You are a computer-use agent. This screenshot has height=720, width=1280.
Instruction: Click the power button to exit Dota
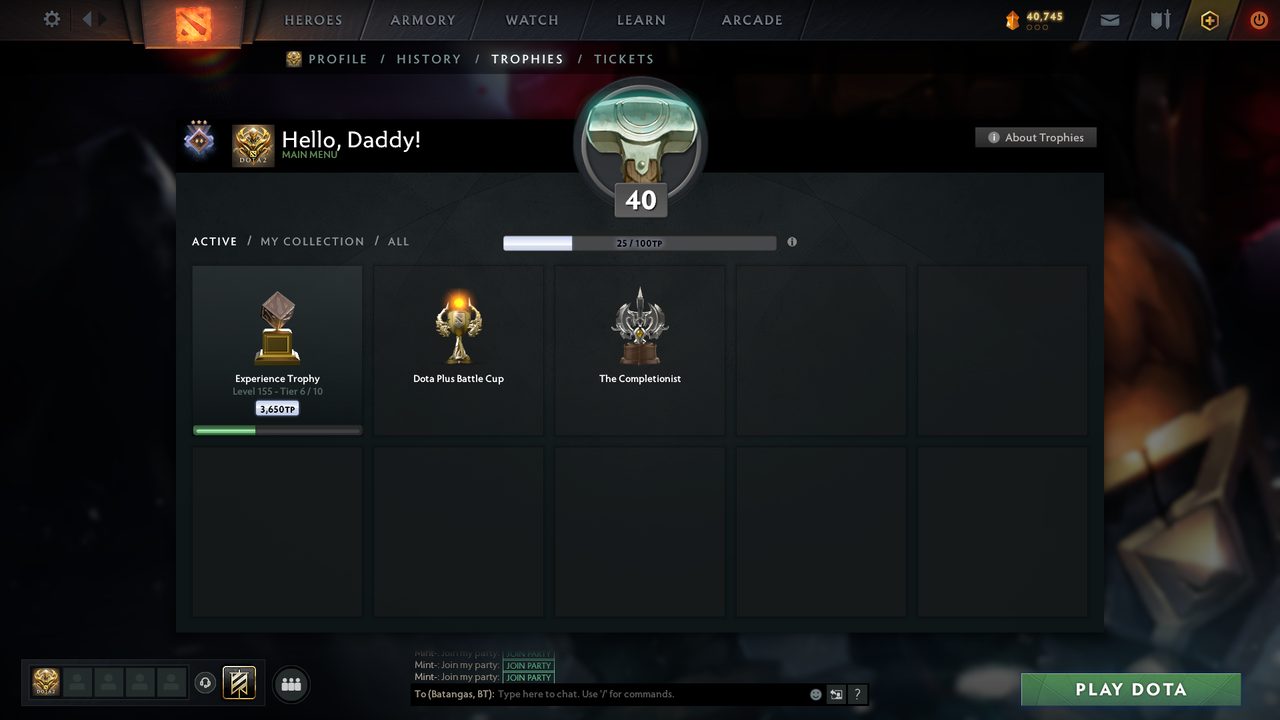point(1259,20)
